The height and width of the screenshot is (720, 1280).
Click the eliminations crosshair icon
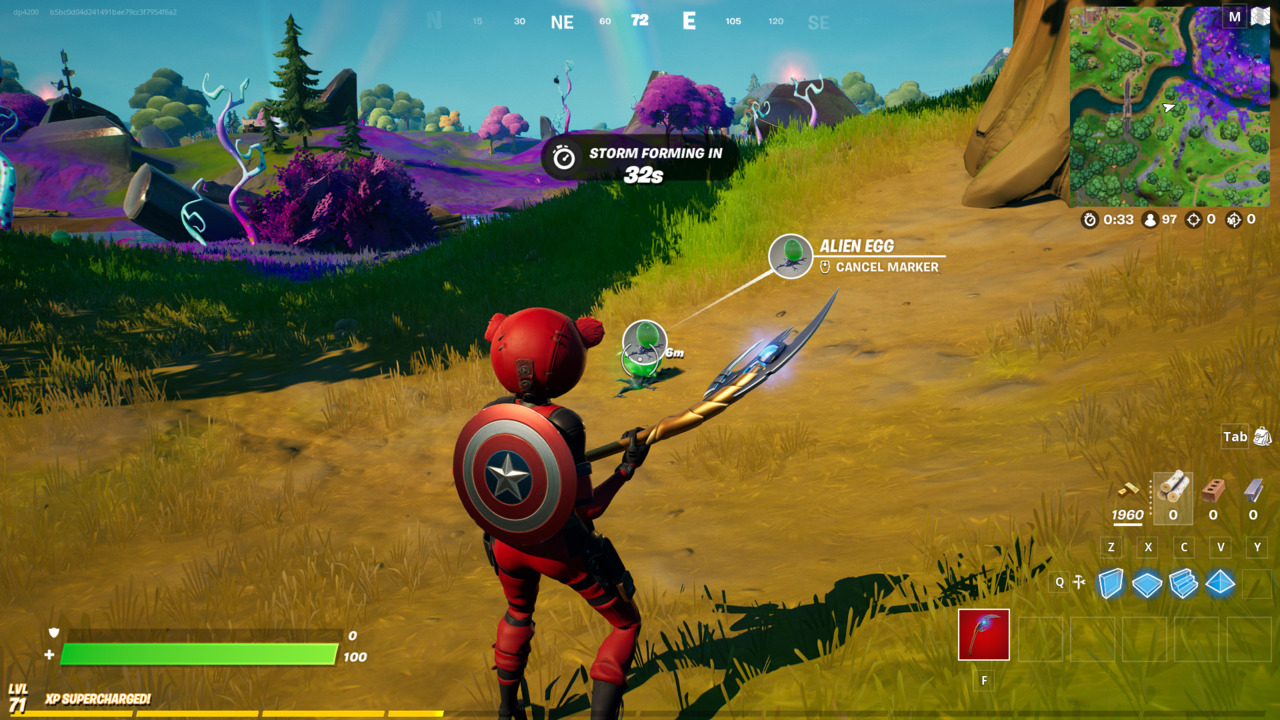click(1196, 220)
